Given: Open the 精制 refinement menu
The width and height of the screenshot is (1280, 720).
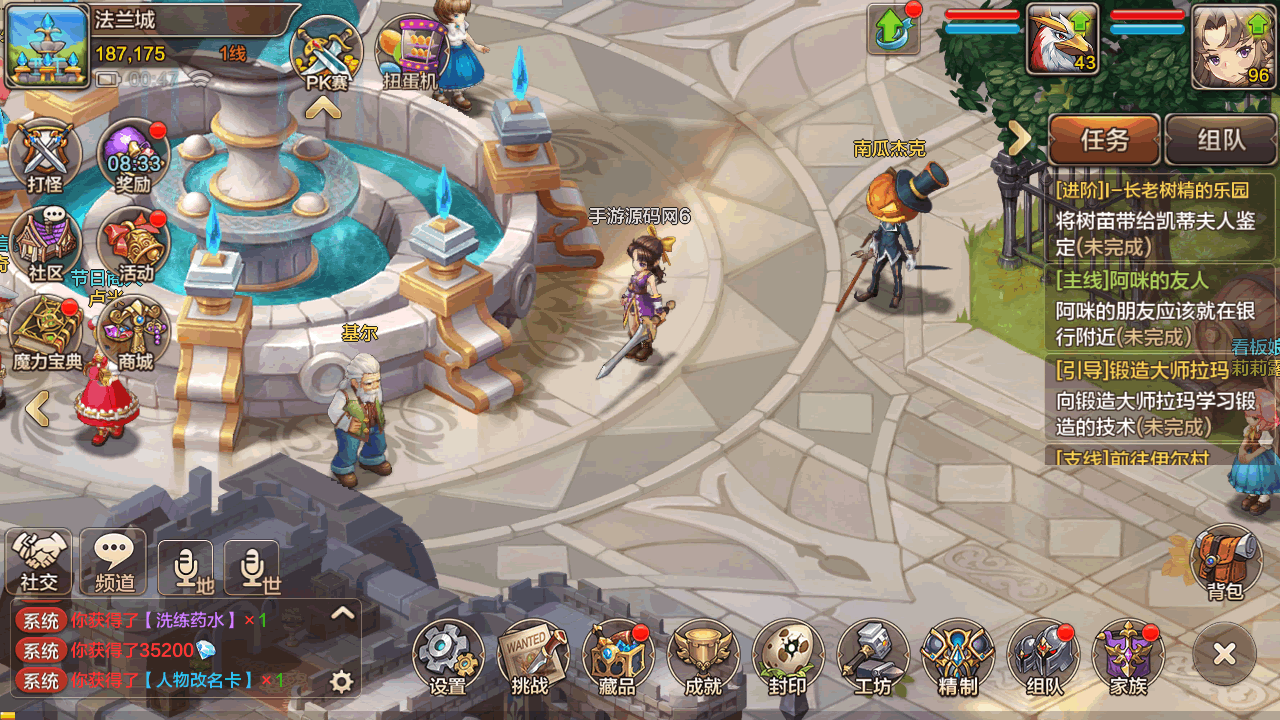Looking at the screenshot, I should click(x=958, y=656).
